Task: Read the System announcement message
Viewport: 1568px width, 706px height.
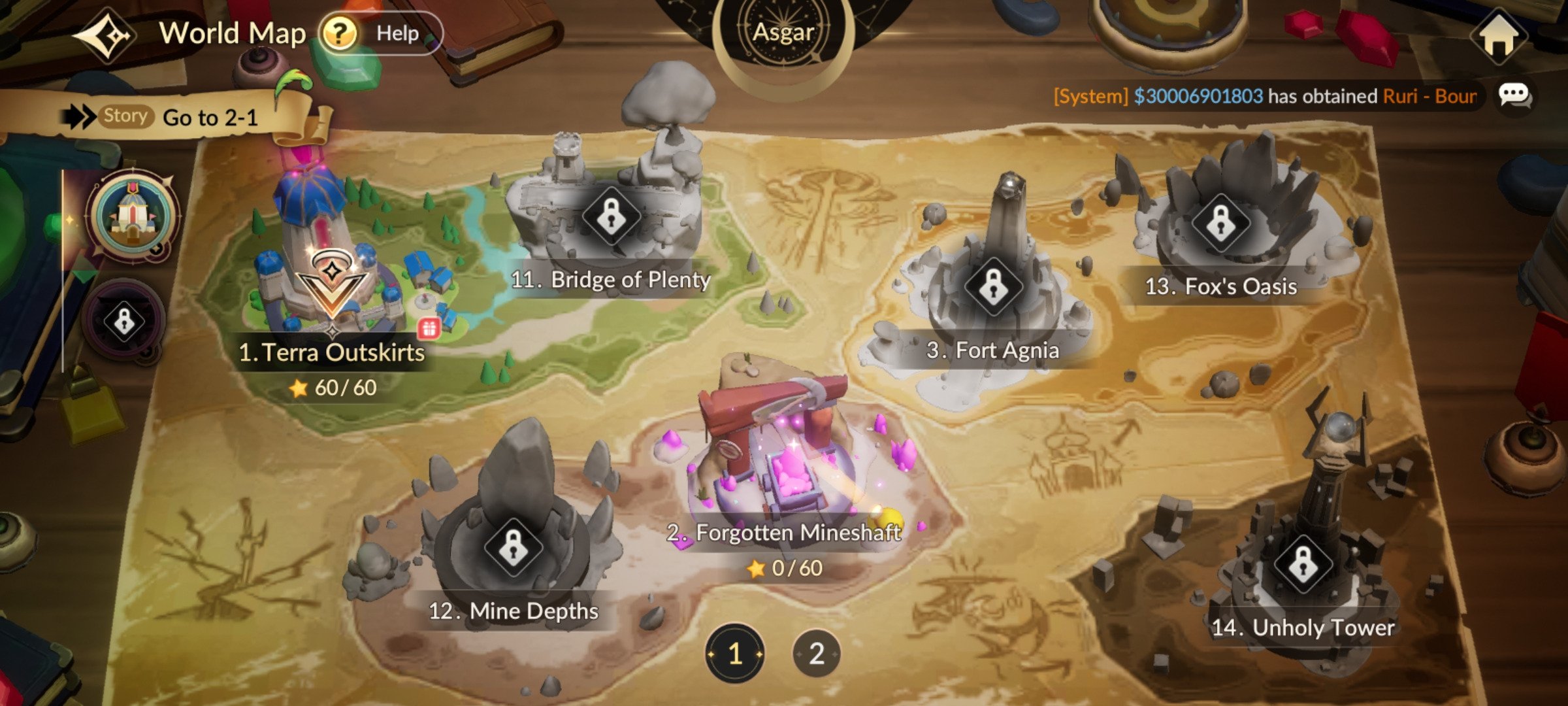Action: (x=1264, y=97)
